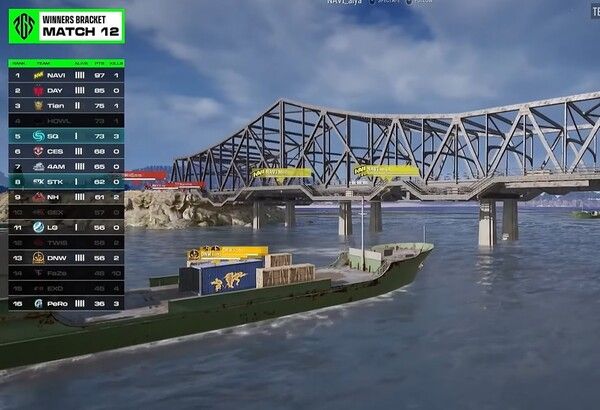600x410 pixels.
Task: Select the 4AM team row
Action: point(66,166)
